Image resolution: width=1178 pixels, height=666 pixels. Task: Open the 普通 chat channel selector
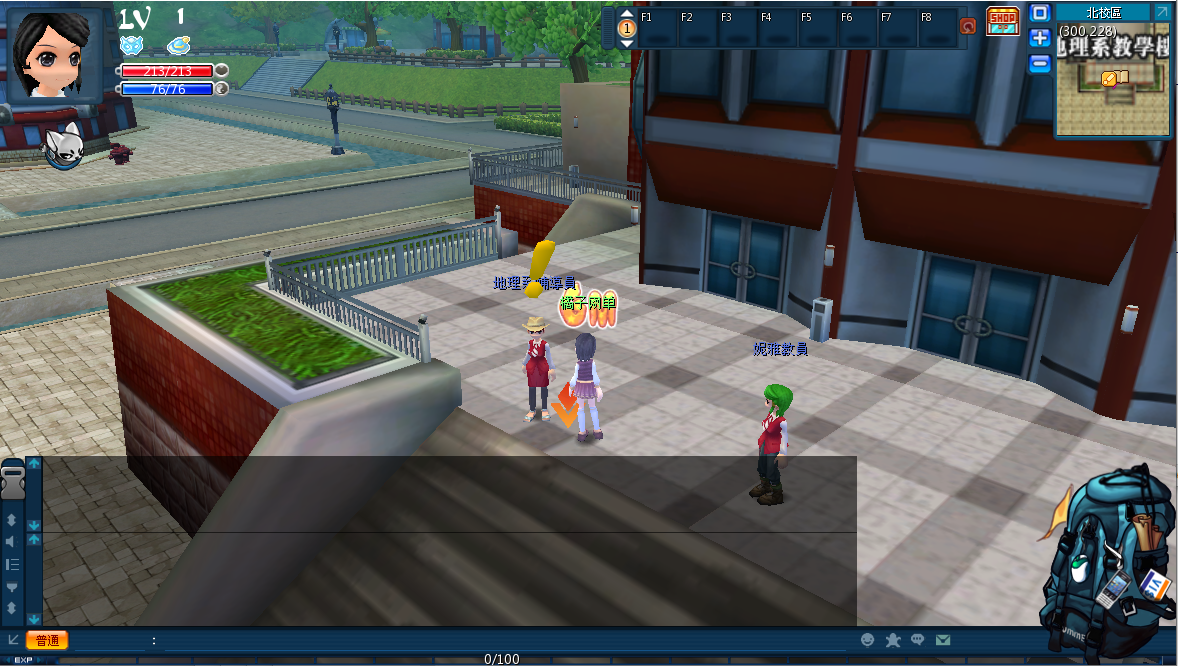click(47, 640)
